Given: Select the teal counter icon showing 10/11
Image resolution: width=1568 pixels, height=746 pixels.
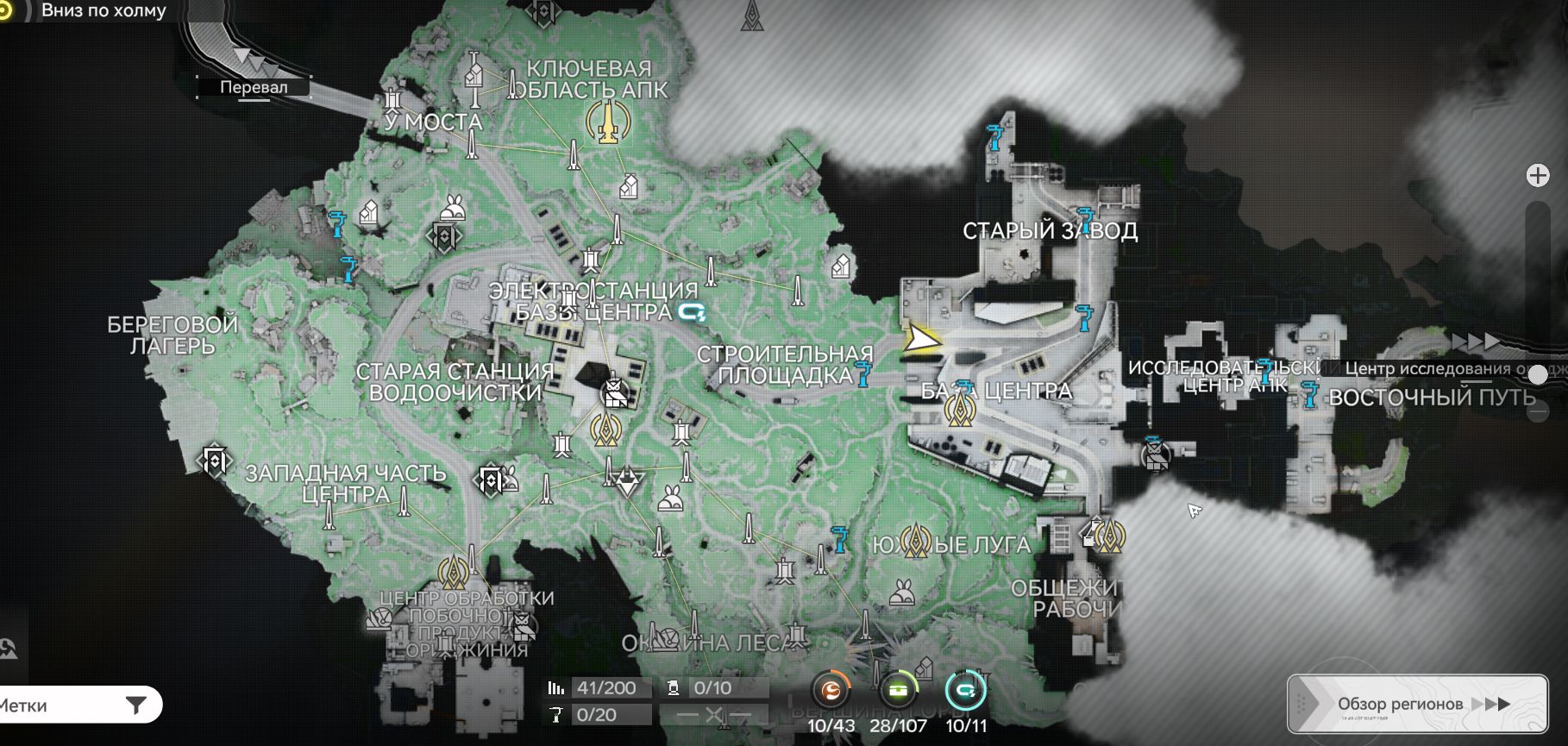Looking at the screenshot, I should point(965,691).
